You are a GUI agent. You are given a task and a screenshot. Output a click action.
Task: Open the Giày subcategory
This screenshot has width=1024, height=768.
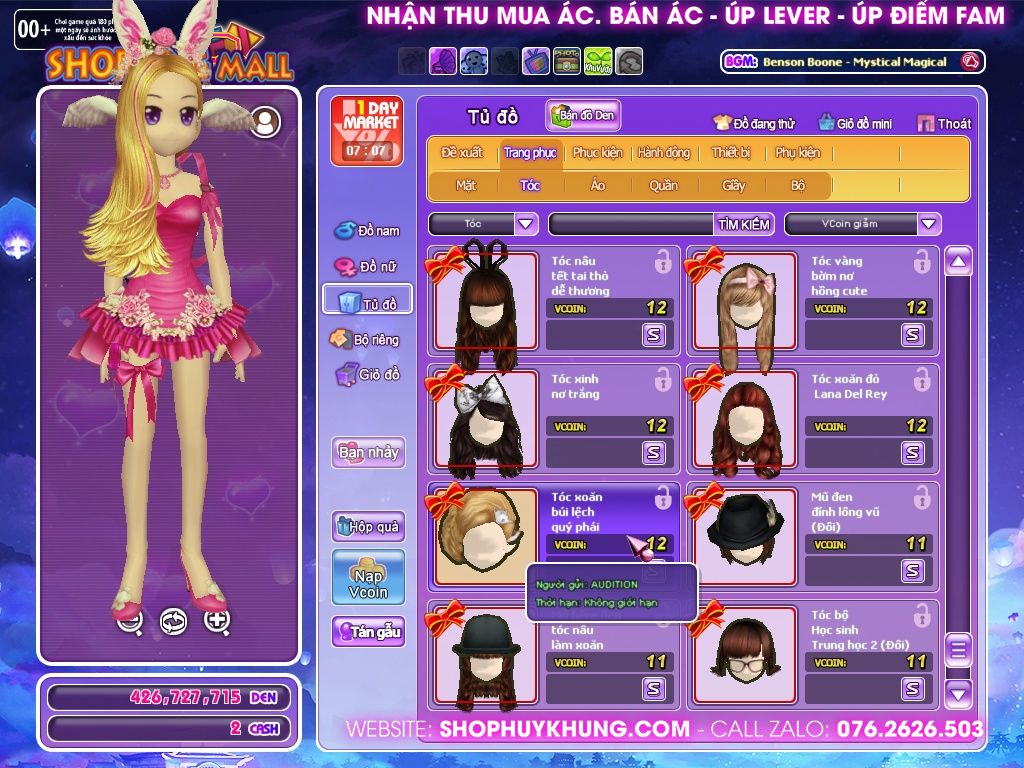click(734, 185)
